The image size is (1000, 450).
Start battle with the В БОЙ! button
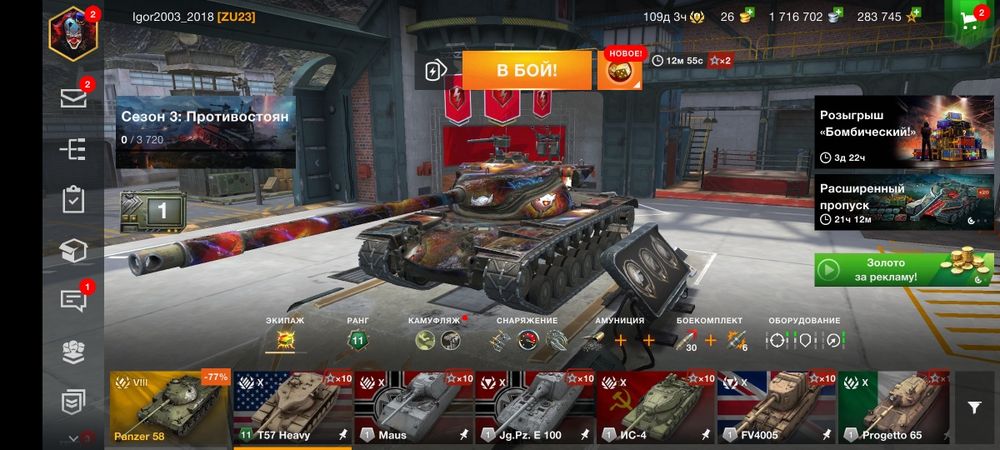(x=526, y=70)
